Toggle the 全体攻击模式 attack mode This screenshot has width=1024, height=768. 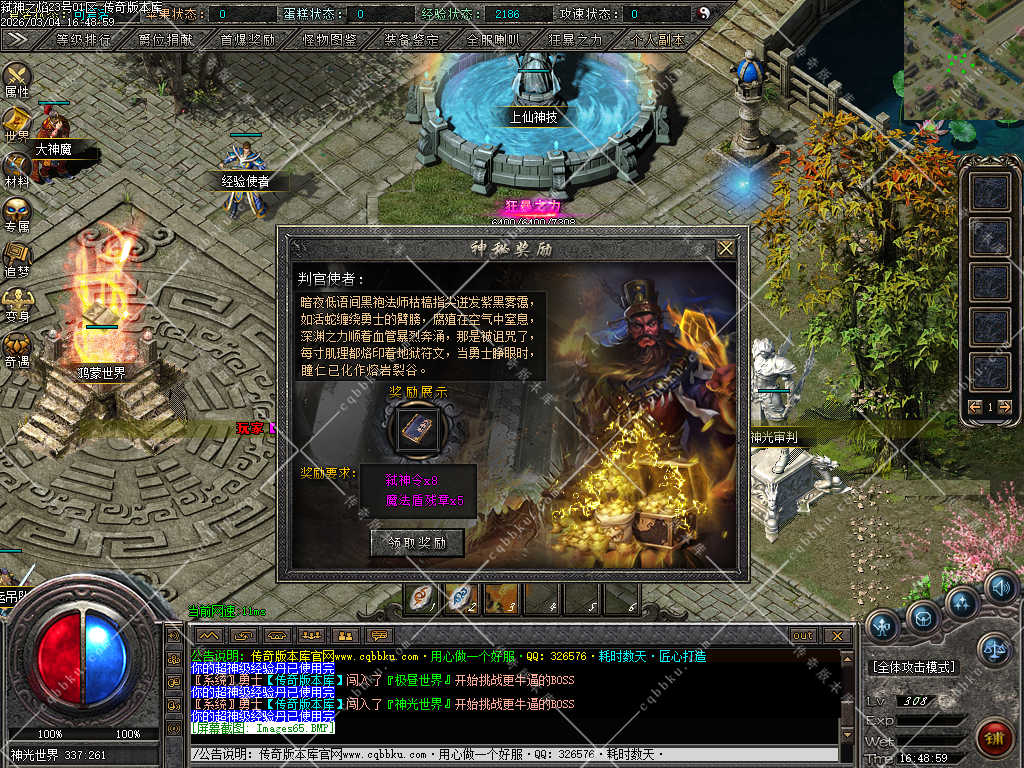click(913, 667)
